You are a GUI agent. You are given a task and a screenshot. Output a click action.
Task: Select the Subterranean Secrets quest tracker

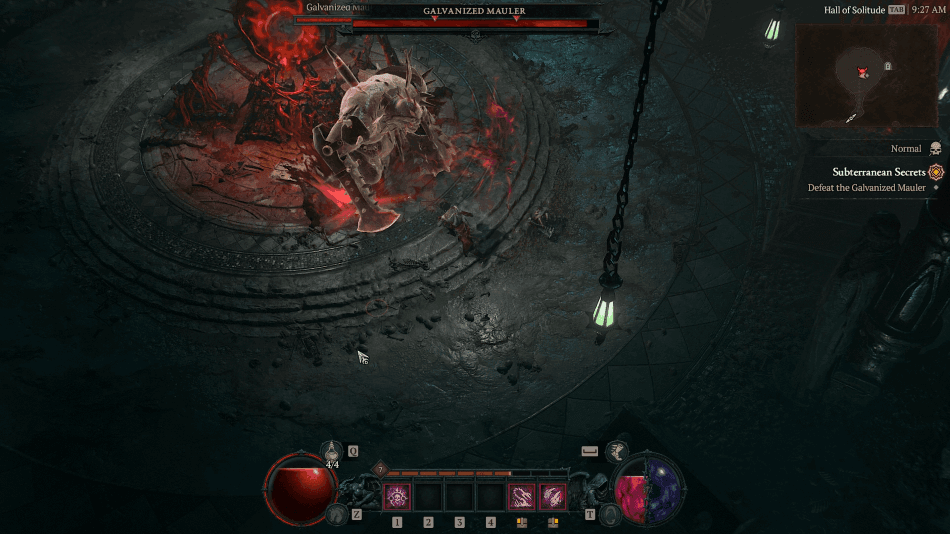(879, 172)
